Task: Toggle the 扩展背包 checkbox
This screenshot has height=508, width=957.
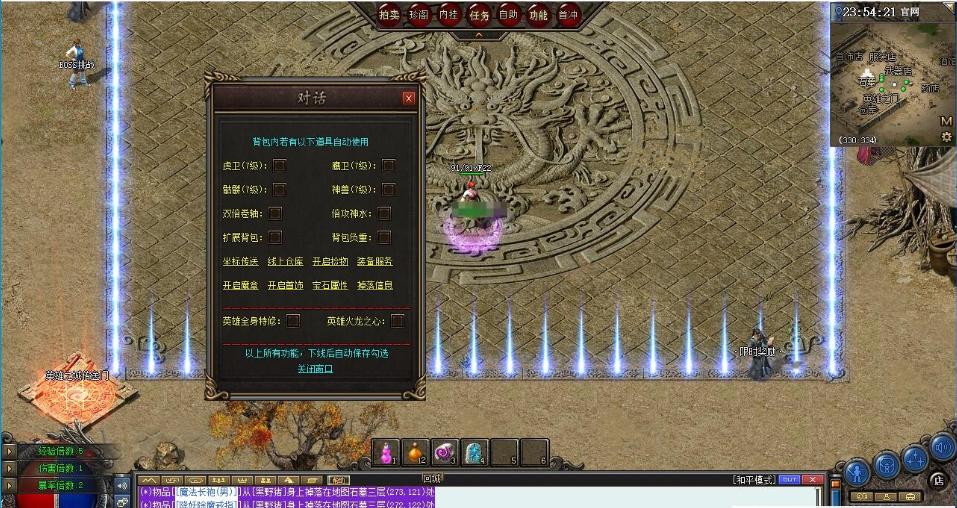Action: [x=275, y=237]
